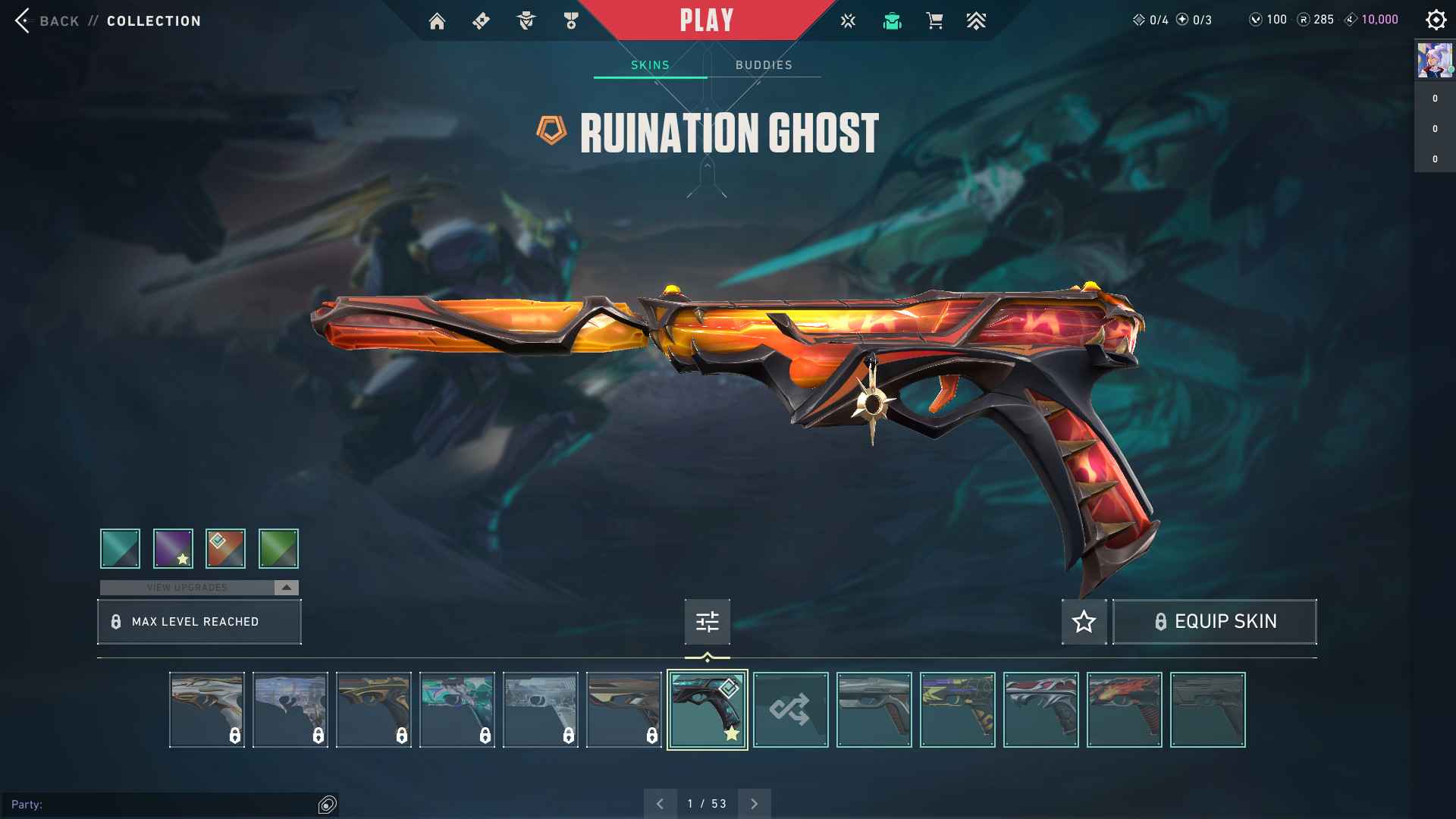Pick the green color variant
Viewport: 1456px width, 819px height.
[x=278, y=548]
